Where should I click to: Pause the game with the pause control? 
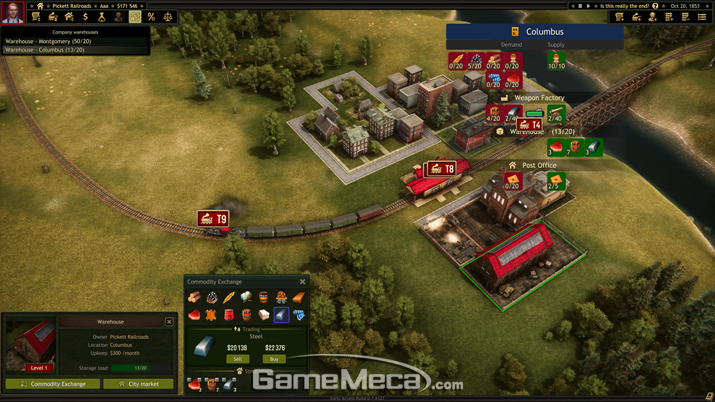tap(580, 6)
